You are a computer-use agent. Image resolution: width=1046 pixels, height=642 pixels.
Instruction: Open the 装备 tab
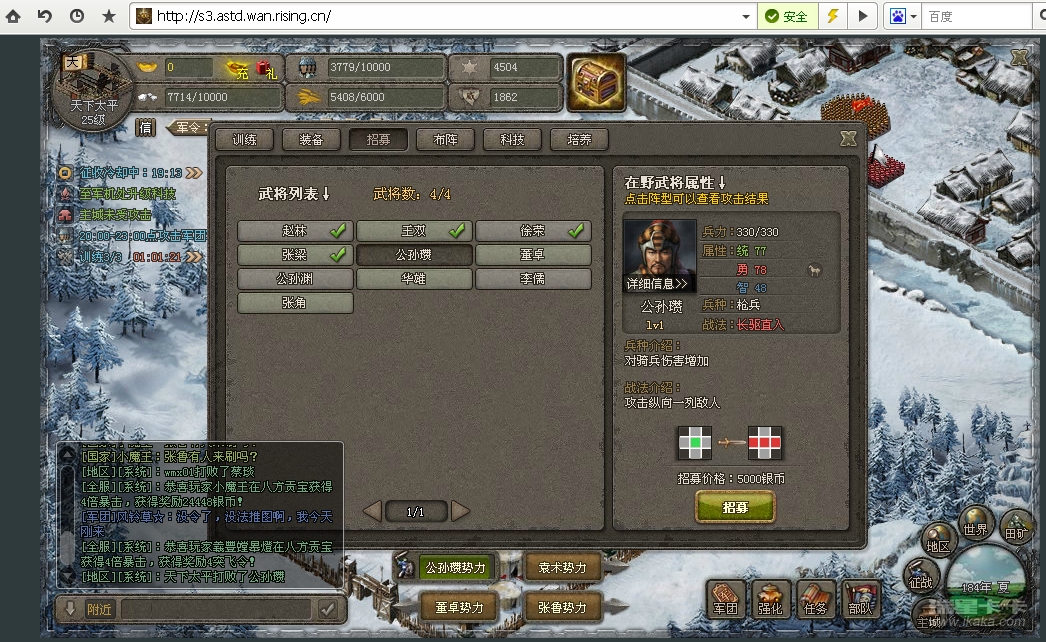coord(311,140)
